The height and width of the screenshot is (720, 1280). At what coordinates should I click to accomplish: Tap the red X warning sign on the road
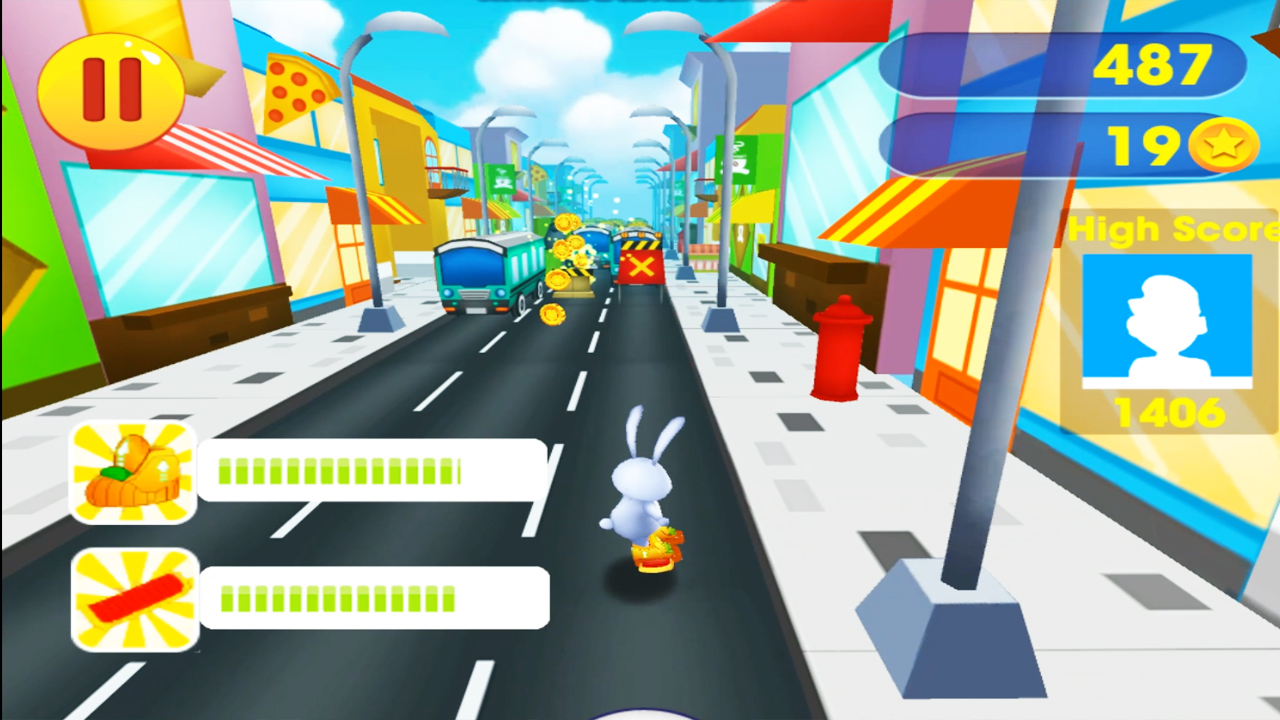click(641, 268)
